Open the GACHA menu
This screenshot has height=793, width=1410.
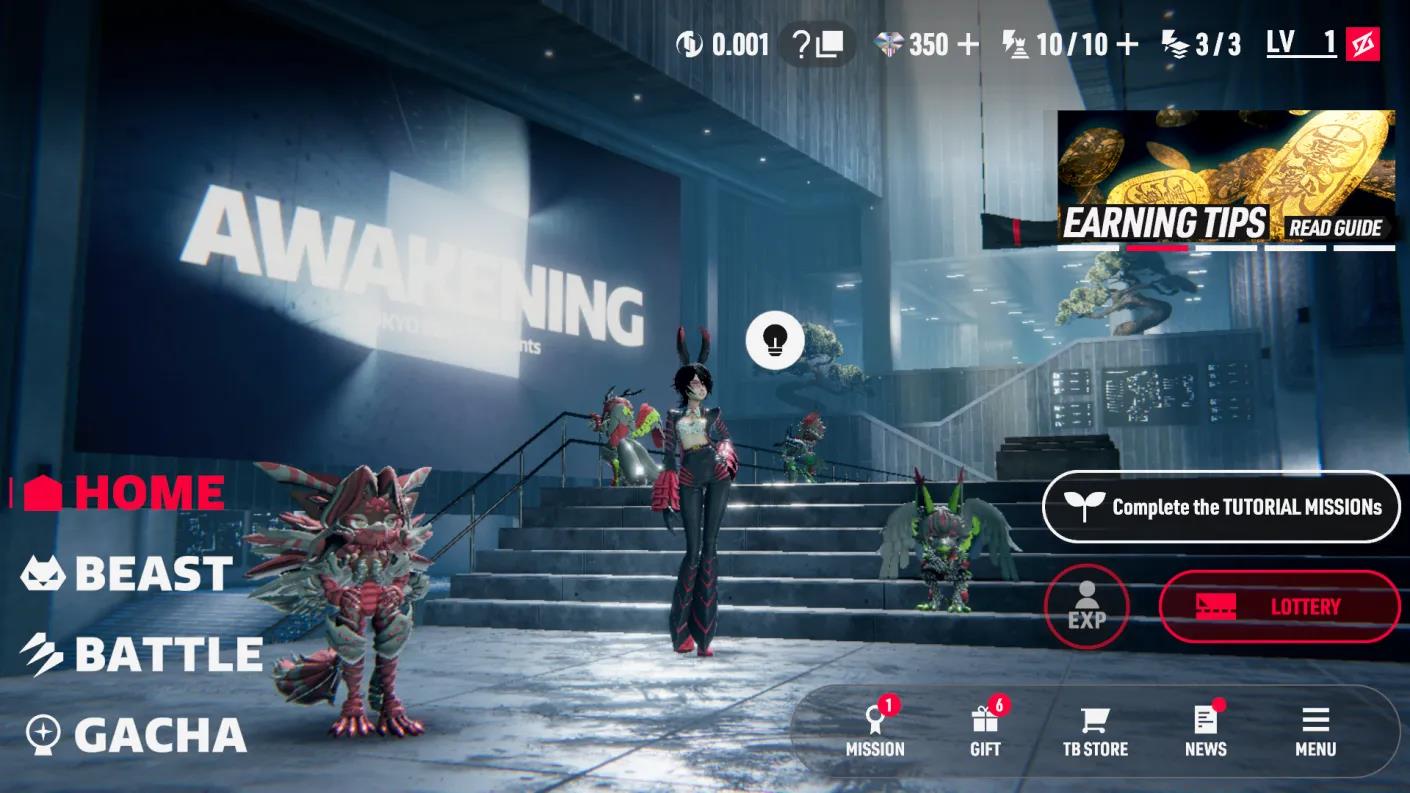click(136, 735)
